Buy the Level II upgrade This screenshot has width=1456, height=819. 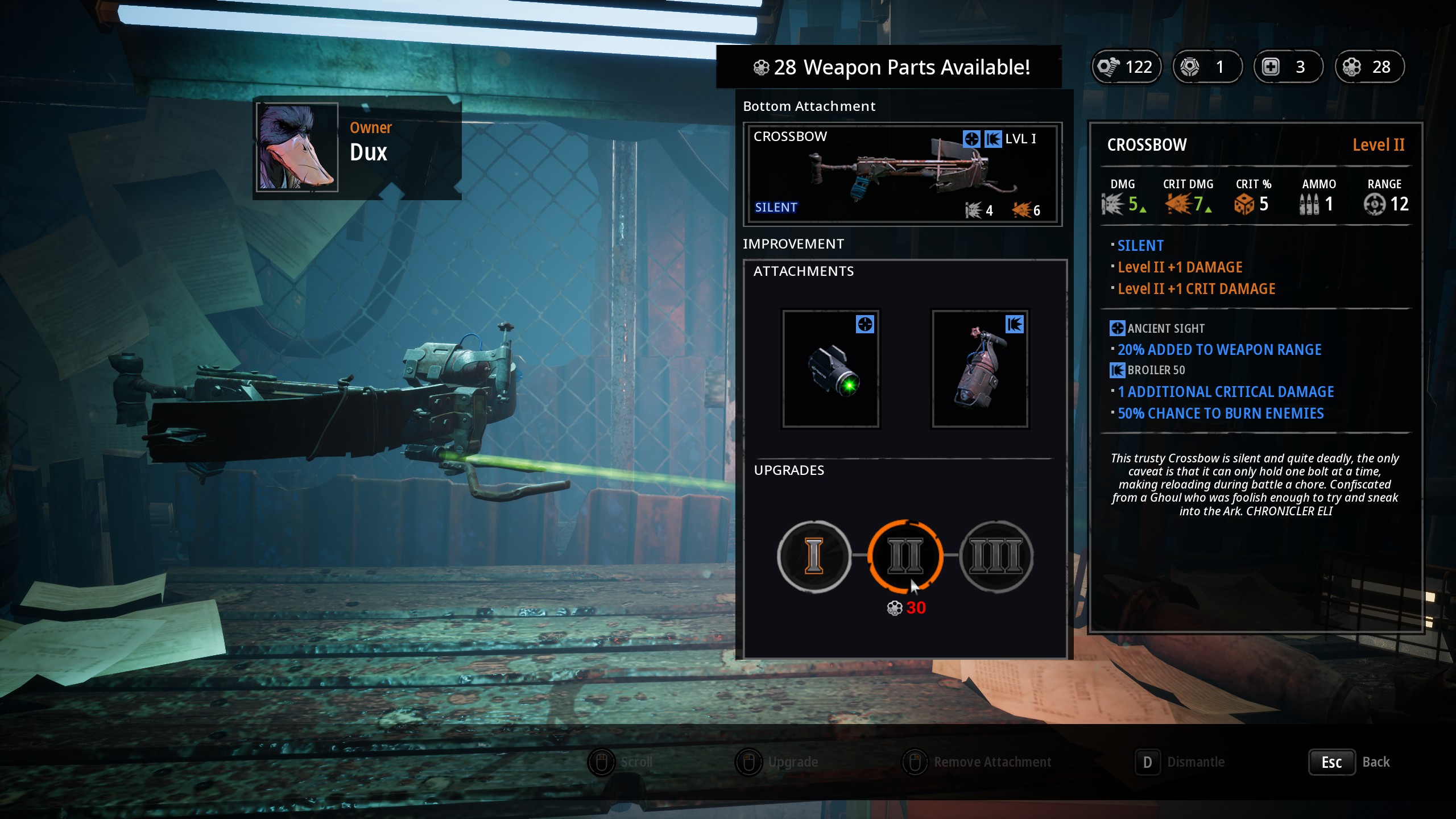(x=905, y=556)
